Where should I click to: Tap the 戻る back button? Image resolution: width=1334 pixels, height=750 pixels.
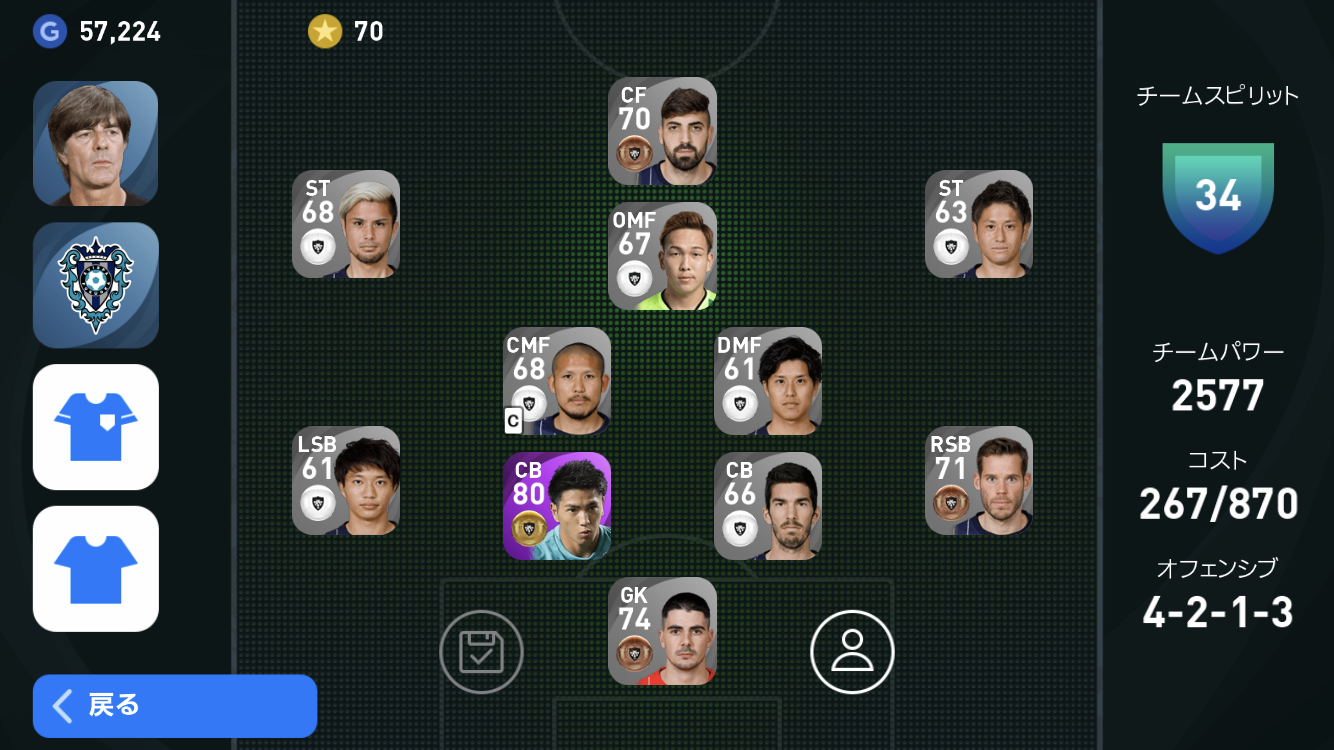(175, 706)
